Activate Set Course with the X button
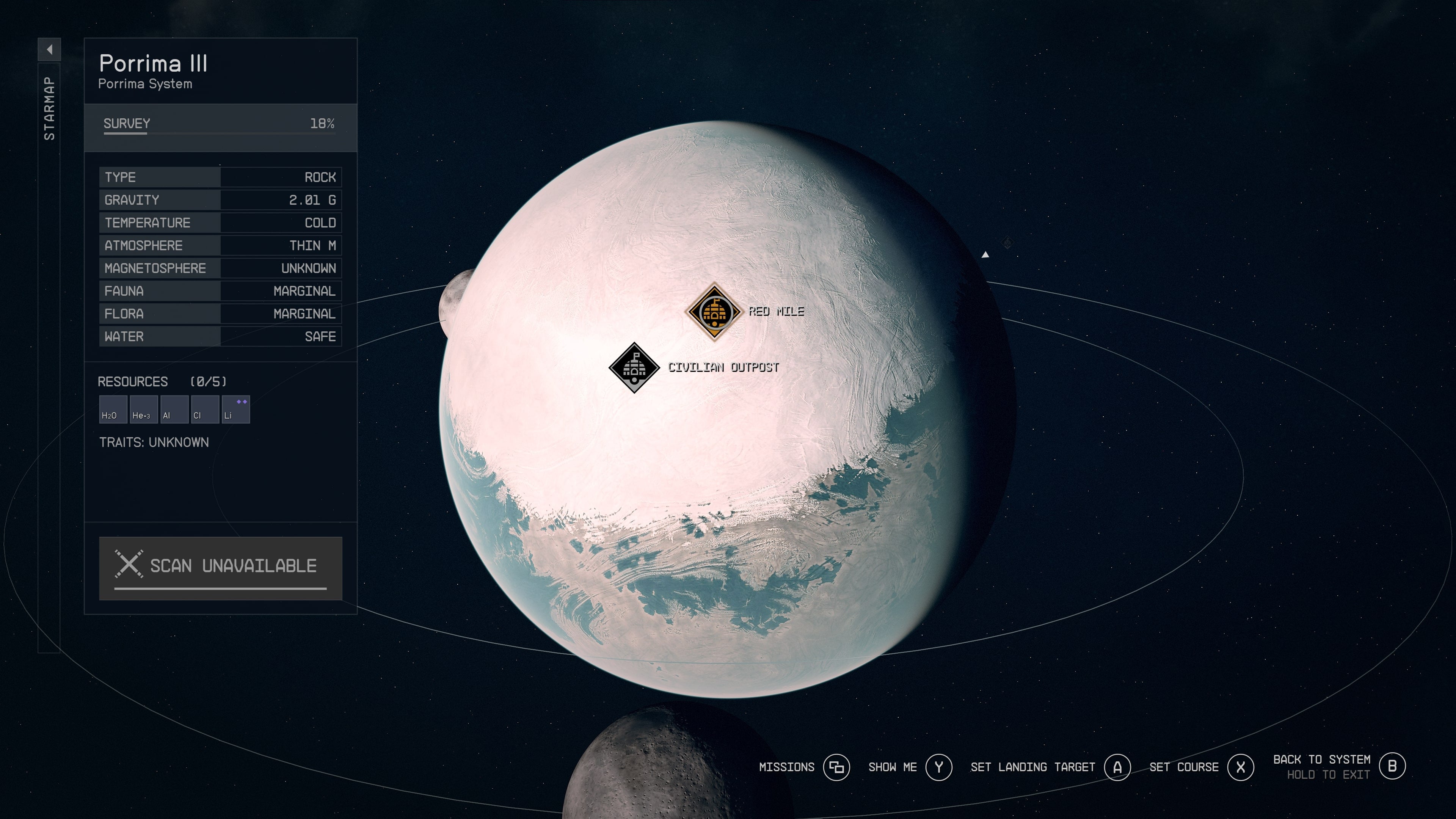Viewport: 1456px width, 819px height. tap(1240, 767)
